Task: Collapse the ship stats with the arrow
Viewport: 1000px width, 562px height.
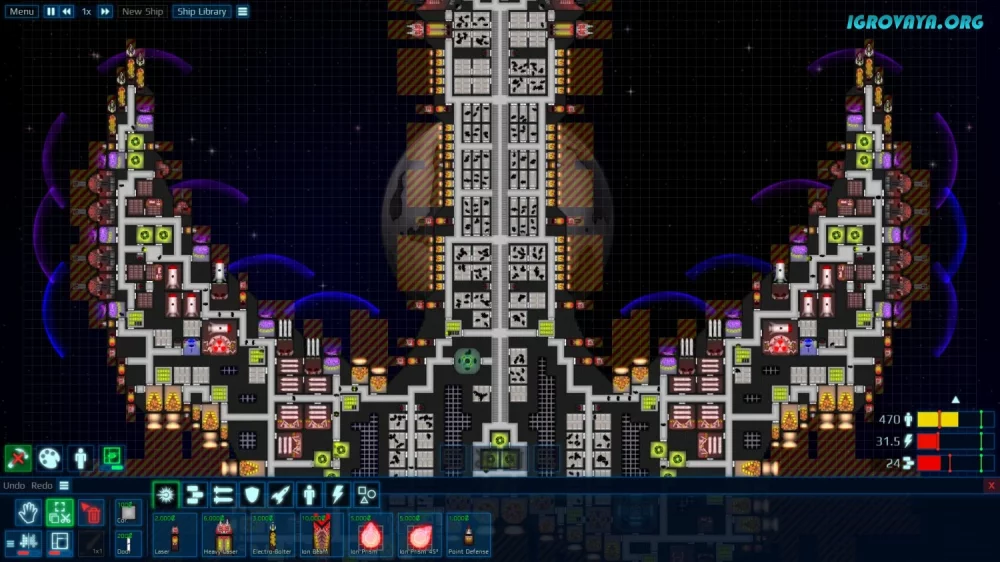Action: tap(955, 400)
